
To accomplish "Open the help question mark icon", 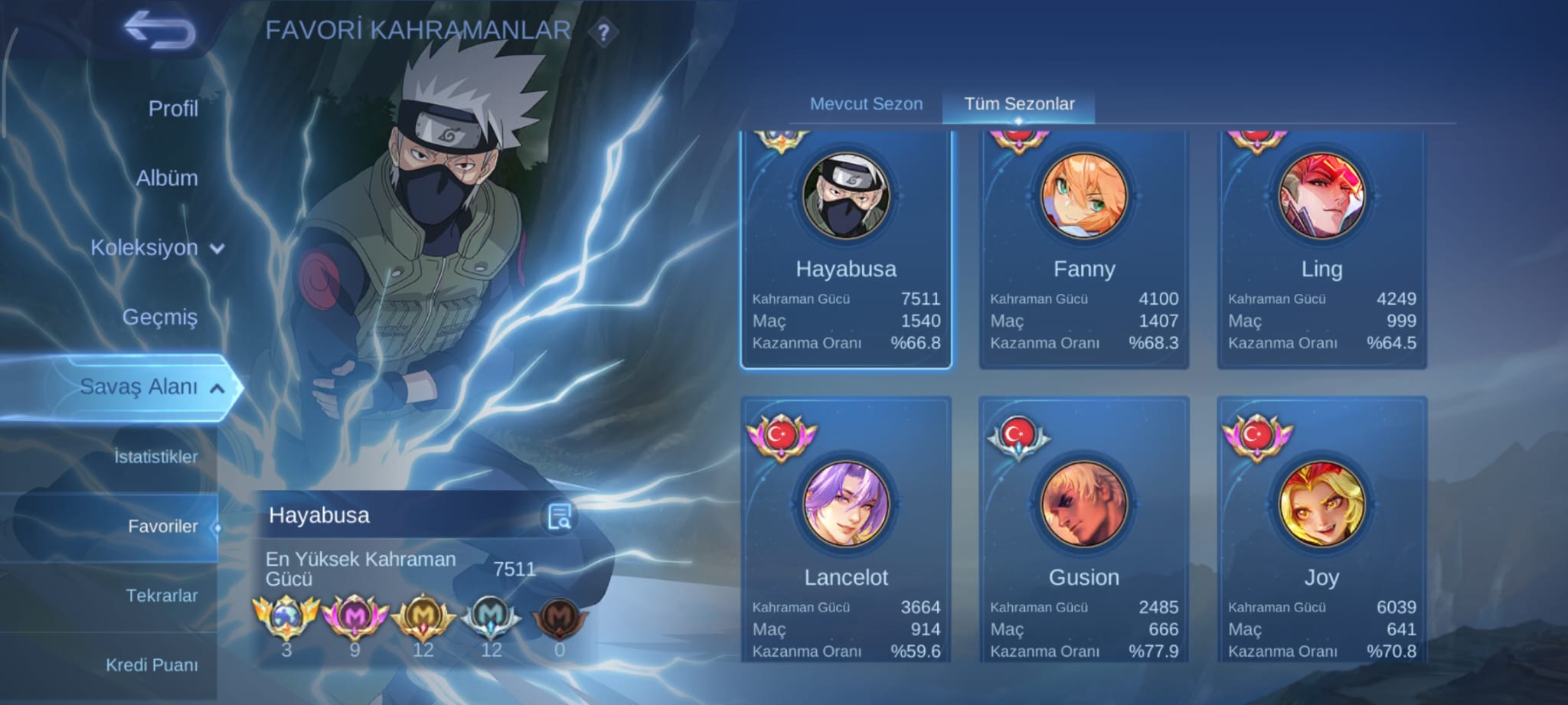I will pos(605,31).
